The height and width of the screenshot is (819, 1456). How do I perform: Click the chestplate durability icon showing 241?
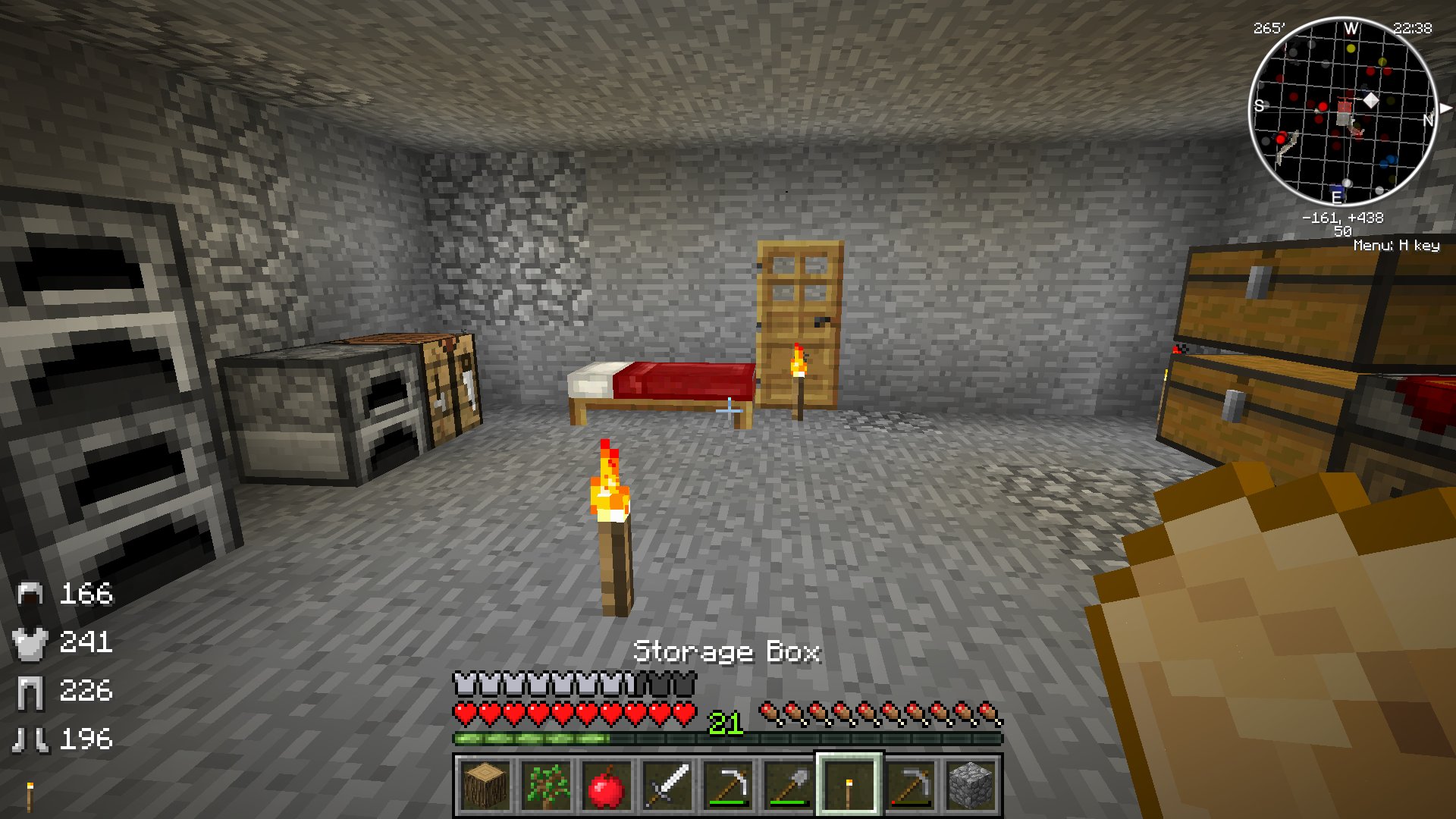click(30, 643)
